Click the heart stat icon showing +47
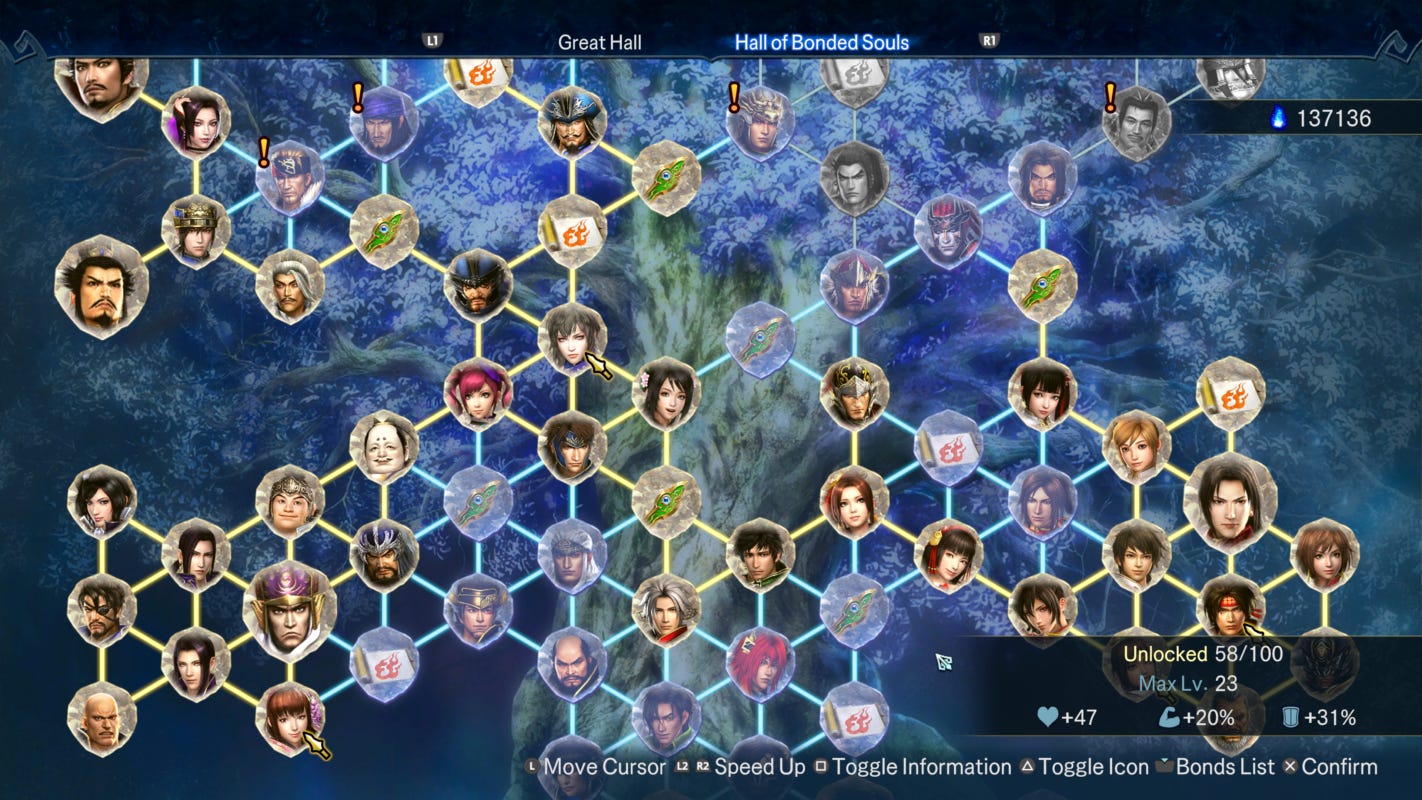 click(1046, 718)
